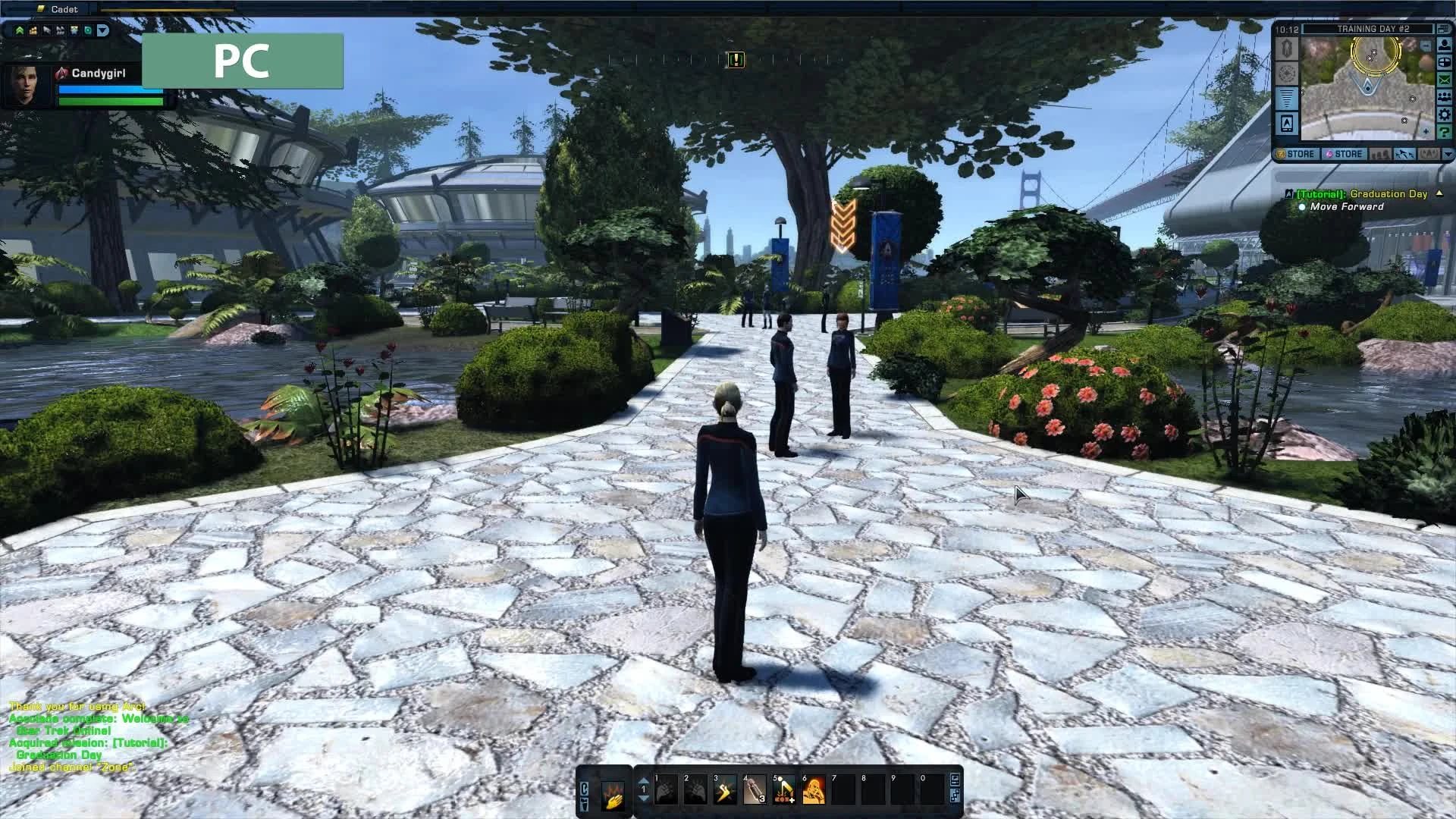
Task: Open the mail envelope icon beside the minimap
Action: point(1444,80)
